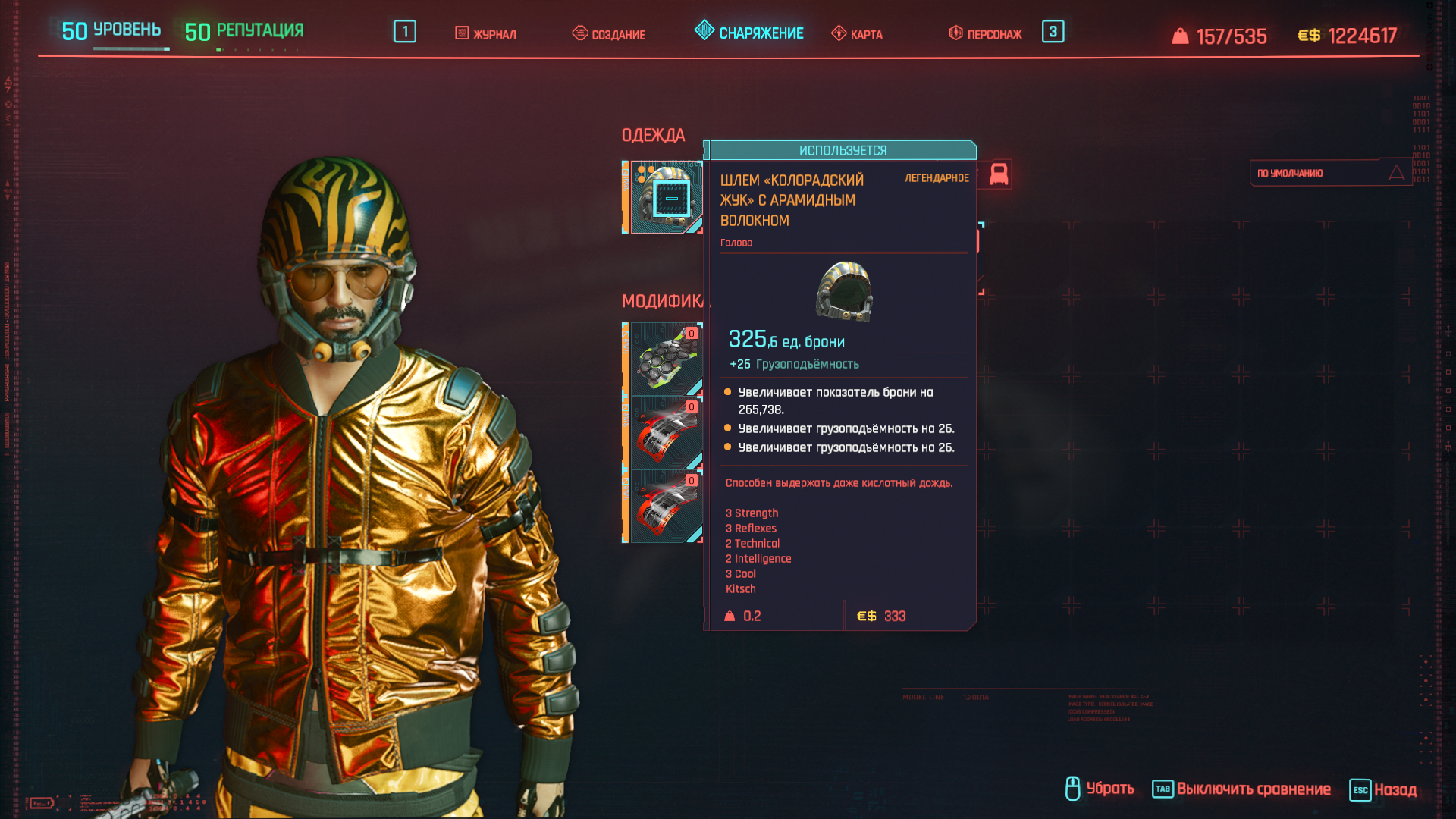Click the red icon right of the tooltip header
Screen dimensions: 1456x819
pyautogui.click(x=999, y=174)
